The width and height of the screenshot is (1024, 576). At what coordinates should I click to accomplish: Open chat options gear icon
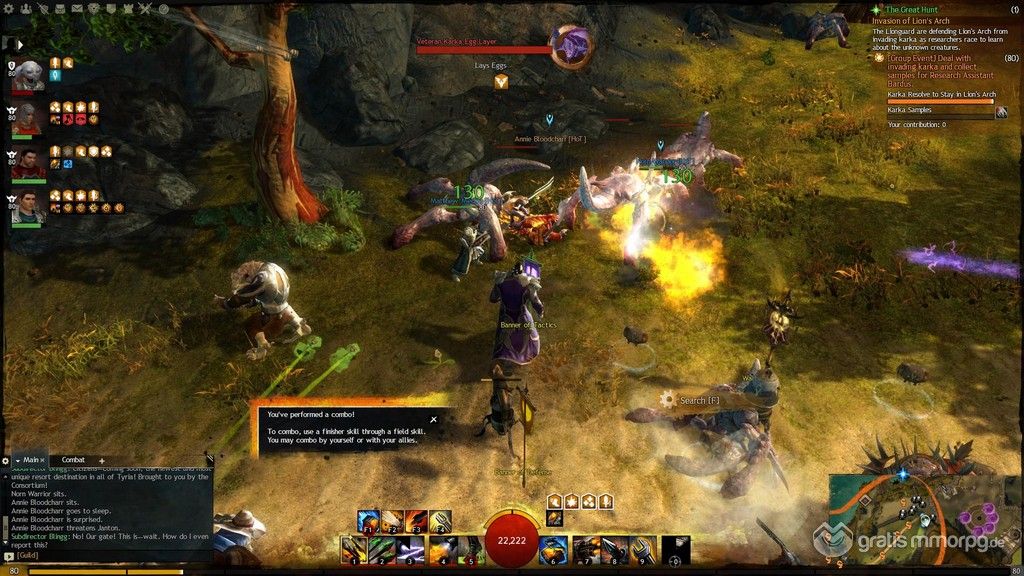[x=6, y=460]
